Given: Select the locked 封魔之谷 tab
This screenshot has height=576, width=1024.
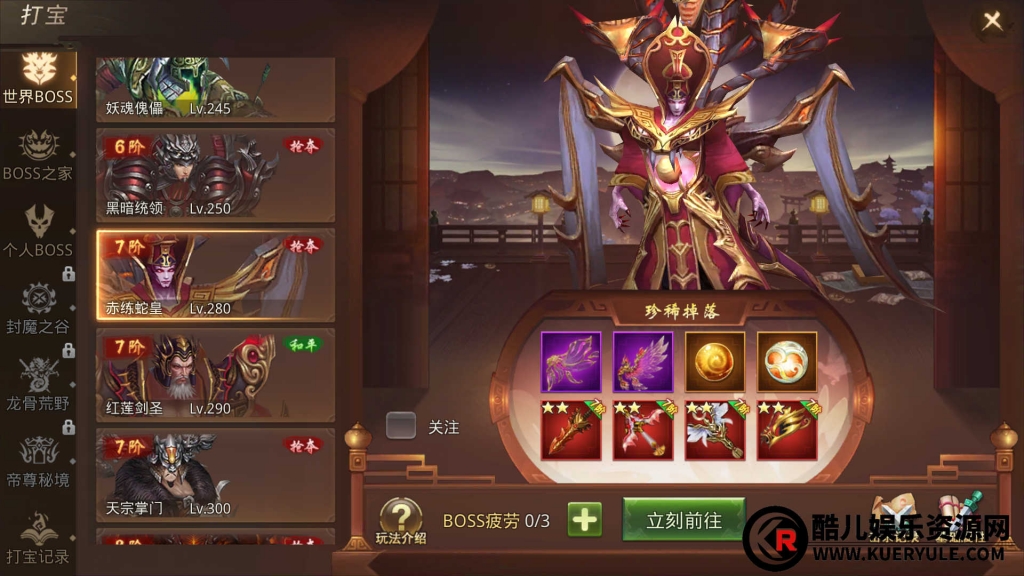Looking at the screenshot, I should (x=38, y=308).
